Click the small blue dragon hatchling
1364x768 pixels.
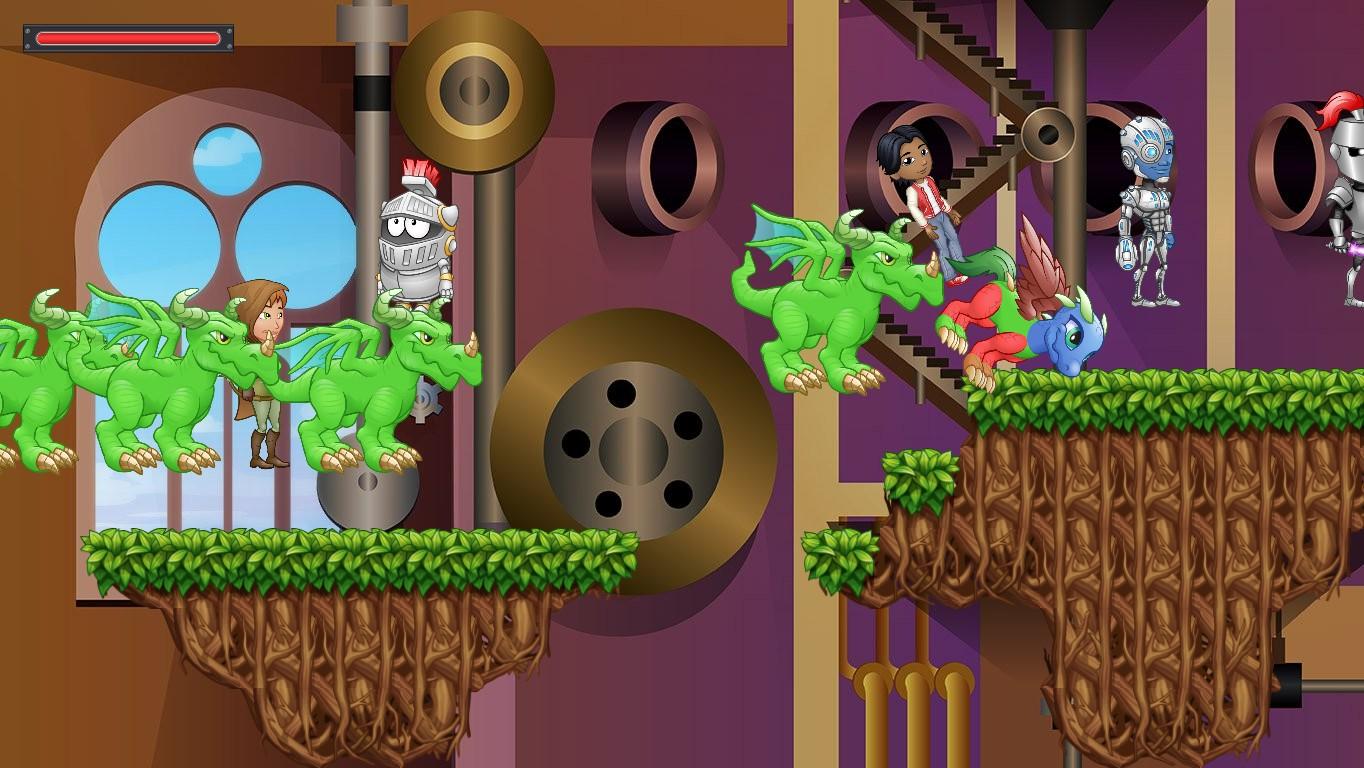pos(1070,340)
